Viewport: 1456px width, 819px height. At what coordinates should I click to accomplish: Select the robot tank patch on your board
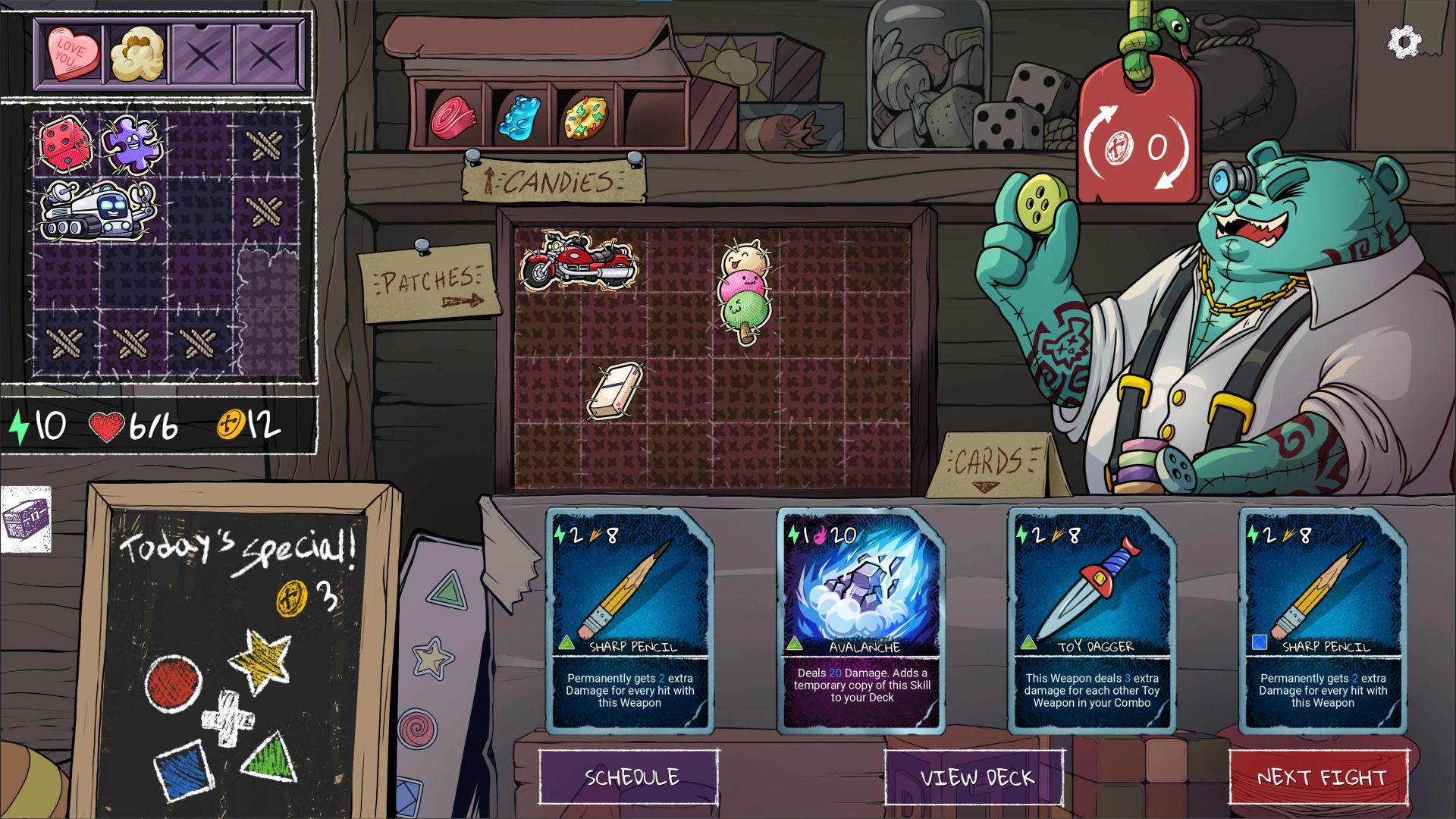(x=99, y=211)
